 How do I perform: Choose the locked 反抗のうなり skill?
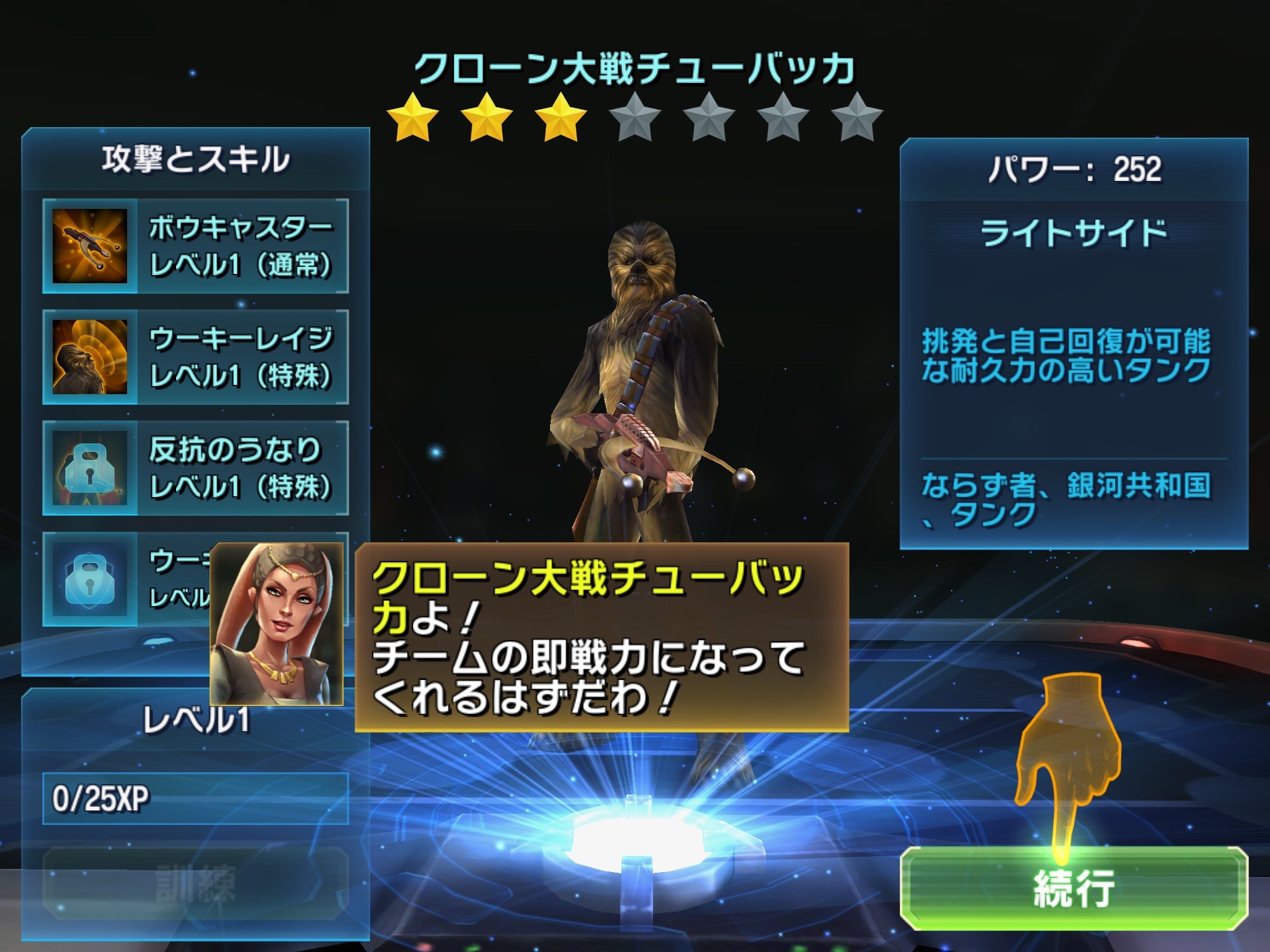195,468
